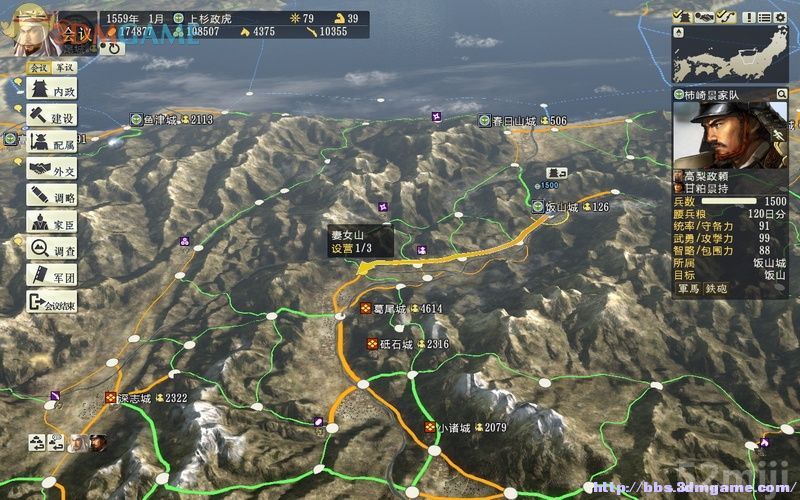
Task: Open the 调略 stratagem menu
Action: pyautogui.click(x=52, y=197)
